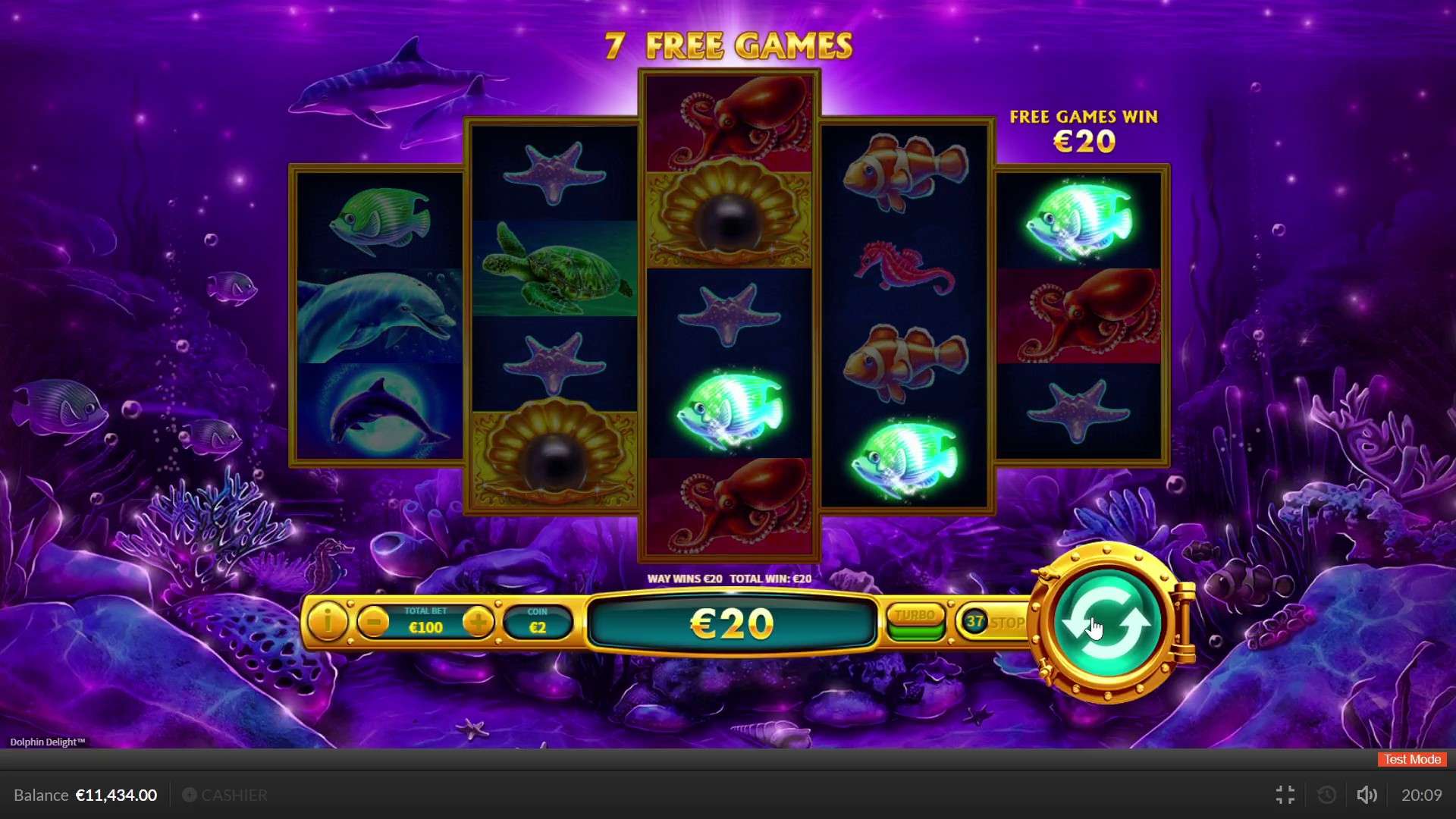1456x819 pixels.
Task: Click the increase bet plus icon
Action: pos(478,623)
